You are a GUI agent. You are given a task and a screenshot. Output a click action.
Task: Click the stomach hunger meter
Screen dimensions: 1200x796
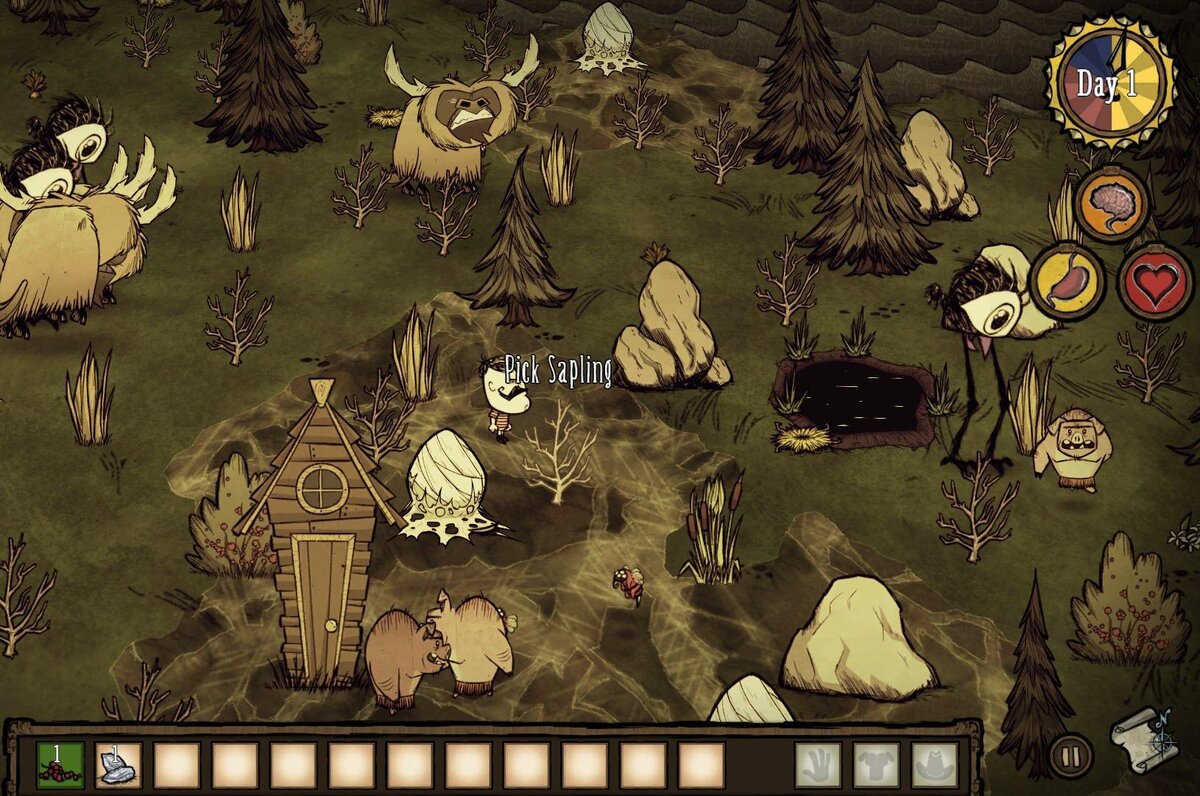click(1066, 280)
